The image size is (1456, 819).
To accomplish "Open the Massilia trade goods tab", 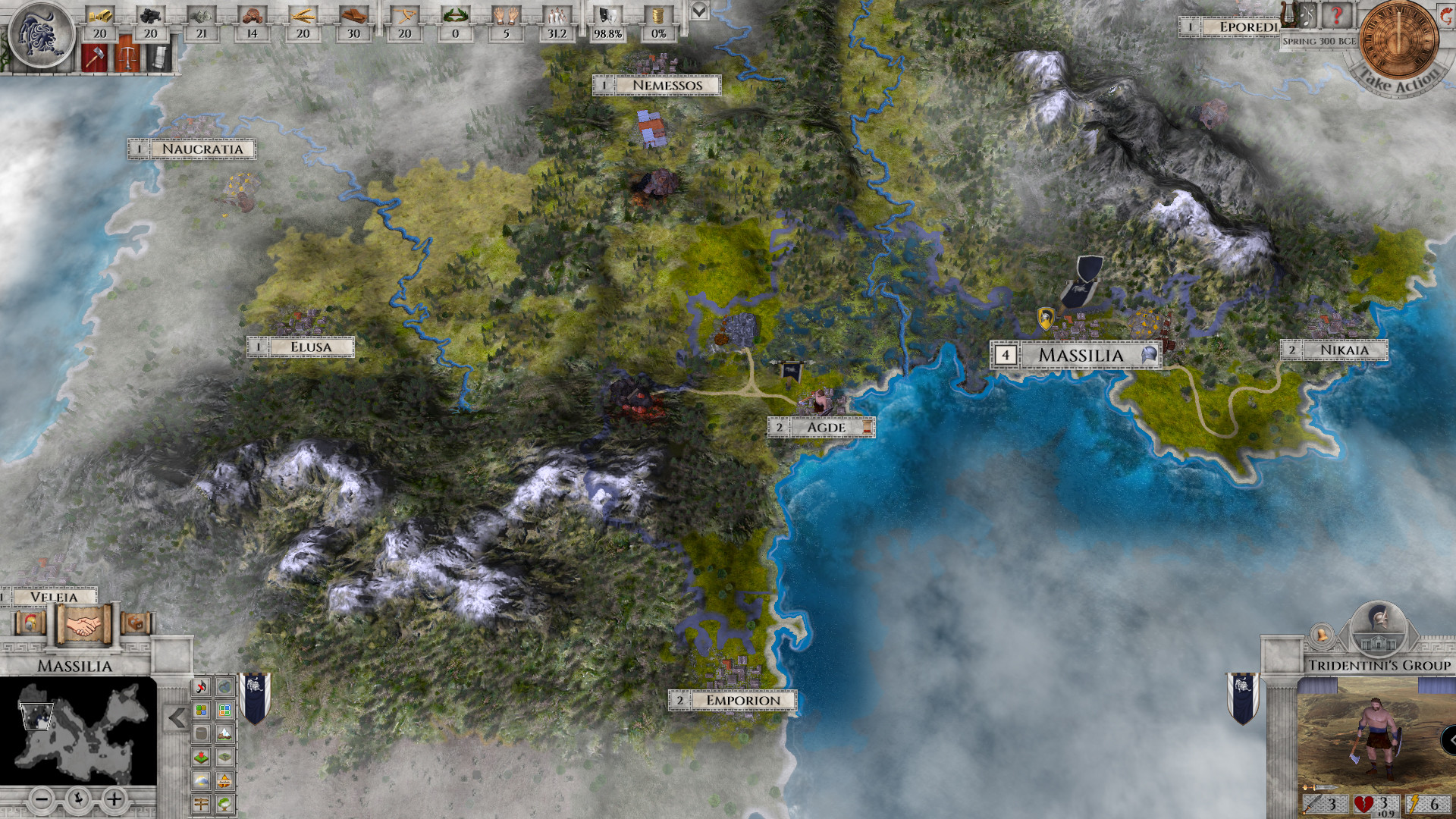I will 135,623.
